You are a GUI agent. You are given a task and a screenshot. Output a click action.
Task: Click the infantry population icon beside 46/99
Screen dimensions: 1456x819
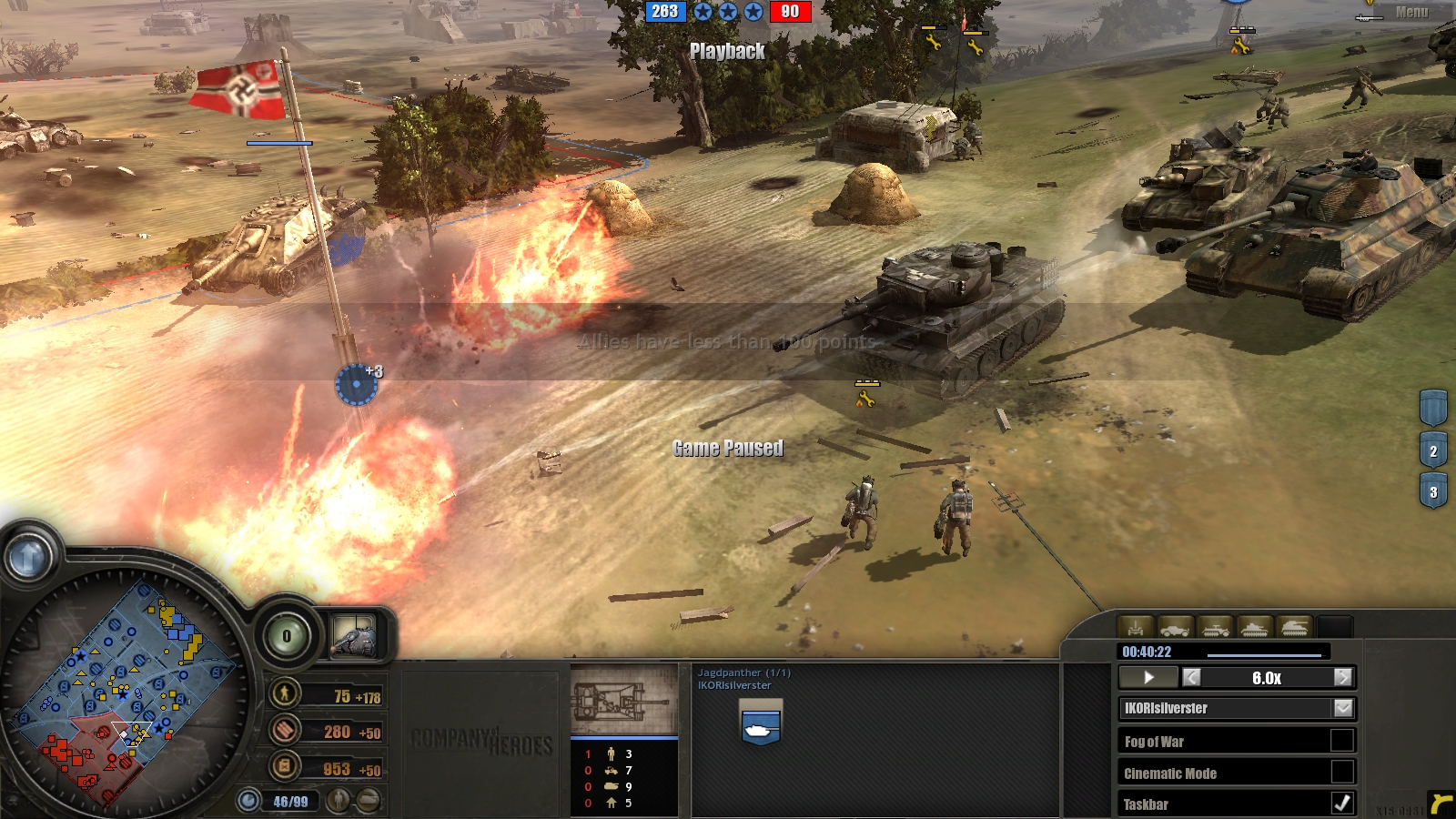click(339, 801)
